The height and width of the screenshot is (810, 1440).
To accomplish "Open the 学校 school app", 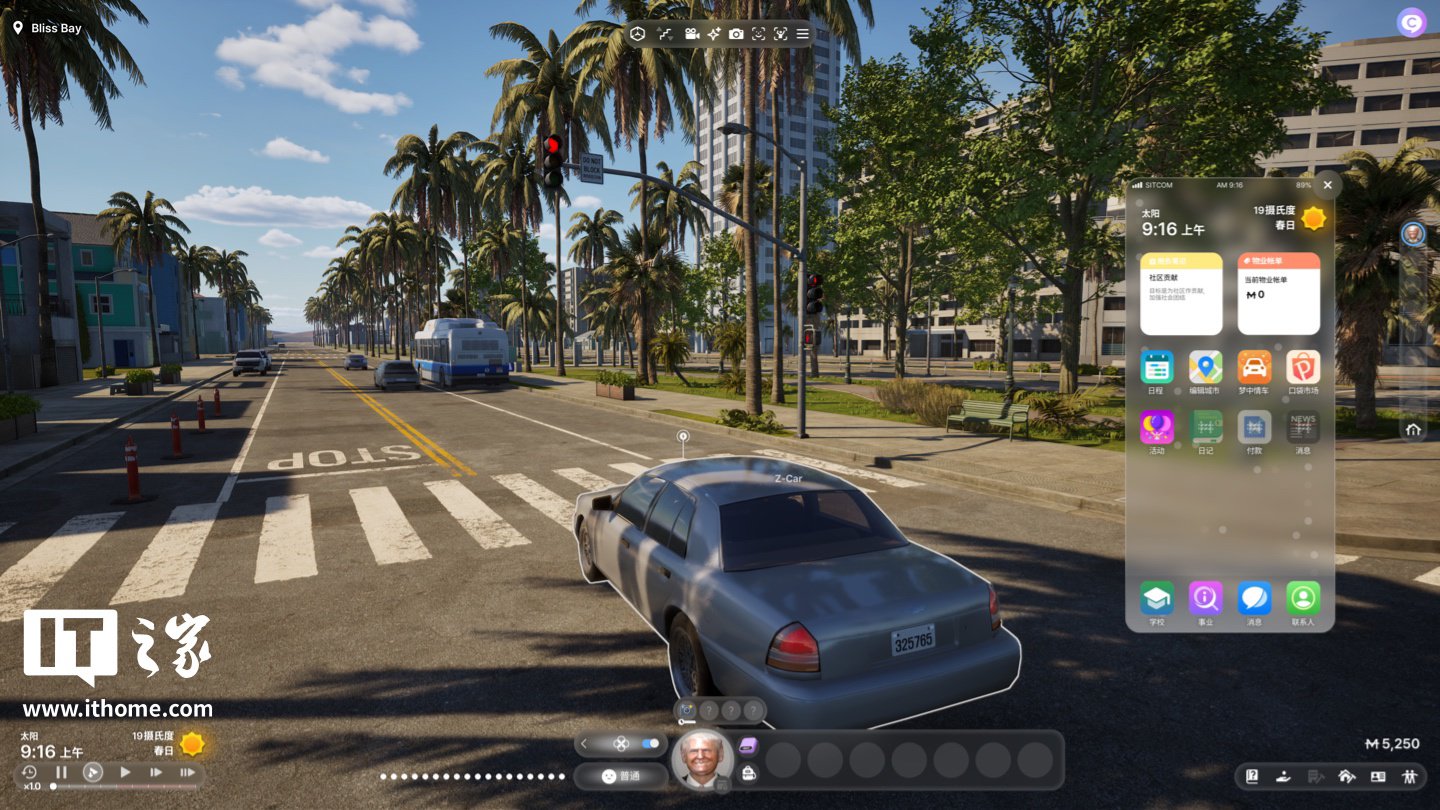I will tap(1157, 598).
